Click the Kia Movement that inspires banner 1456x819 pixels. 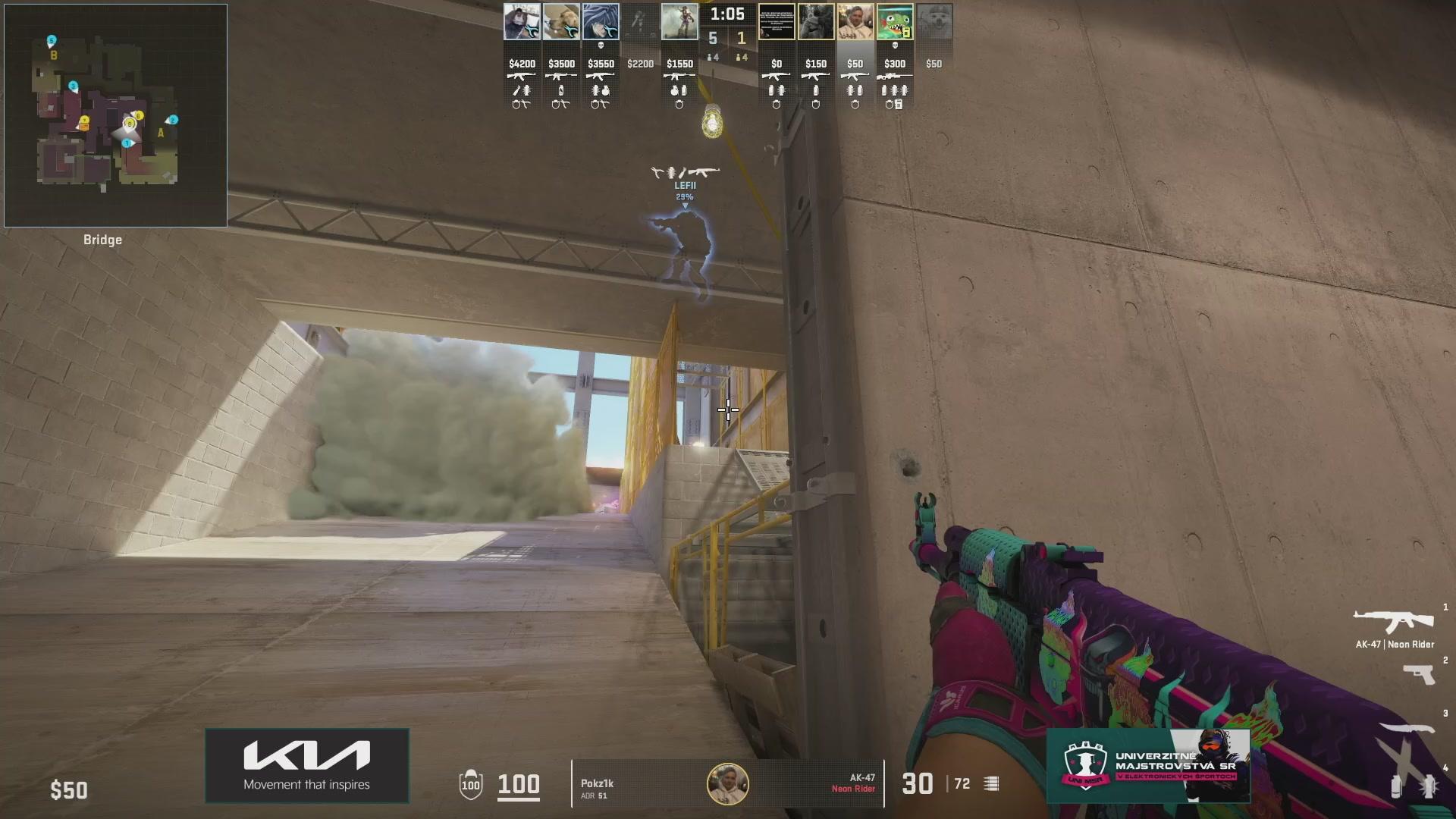pyautogui.click(x=306, y=765)
